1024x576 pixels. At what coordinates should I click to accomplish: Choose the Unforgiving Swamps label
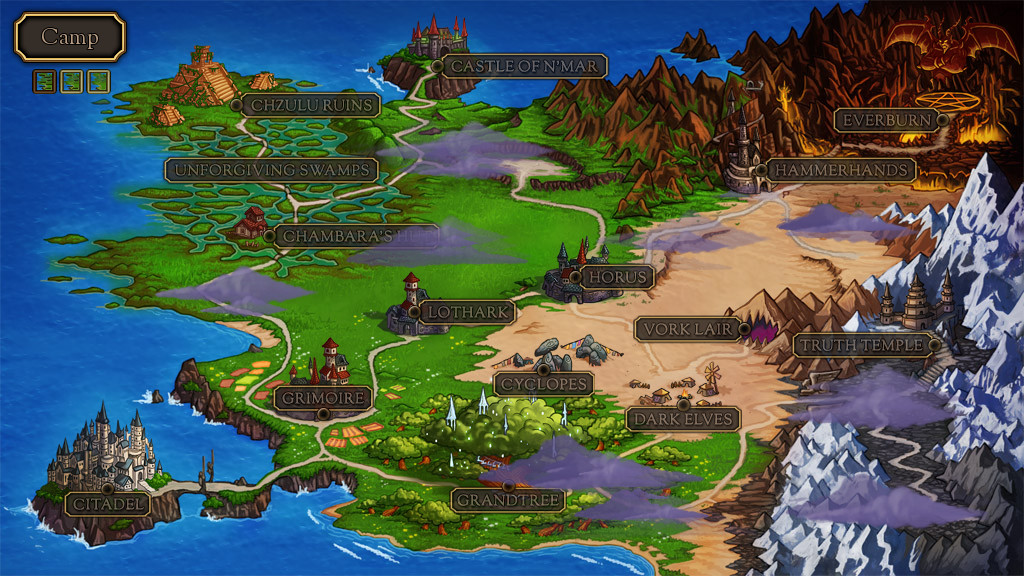click(271, 170)
